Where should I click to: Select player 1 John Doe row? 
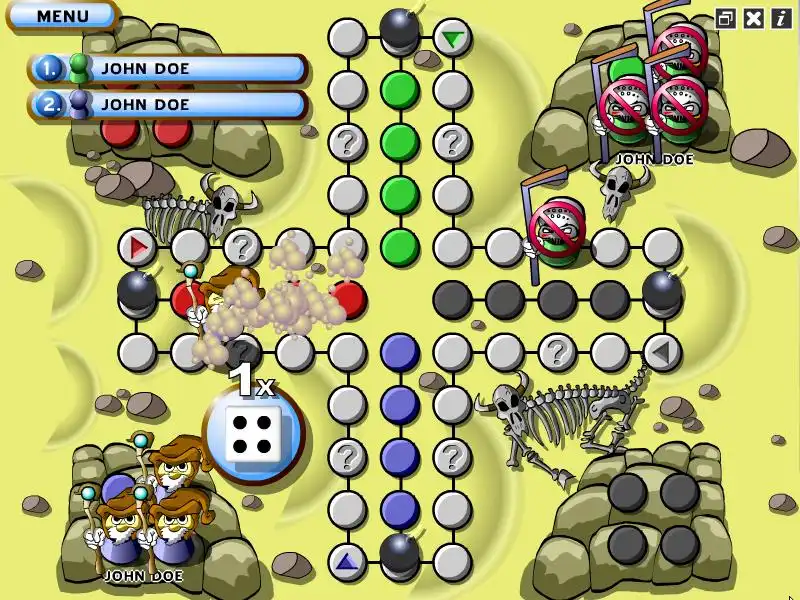168,68
